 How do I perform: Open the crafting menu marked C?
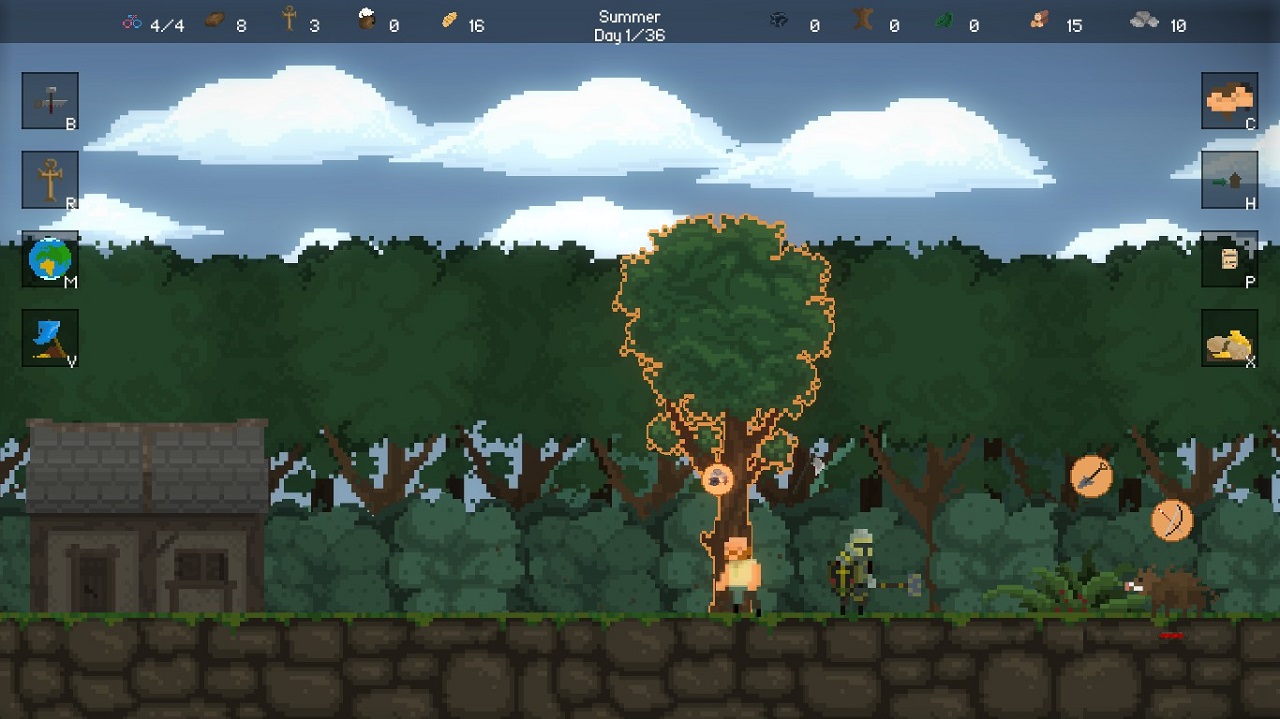pyautogui.click(x=1229, y=100)
